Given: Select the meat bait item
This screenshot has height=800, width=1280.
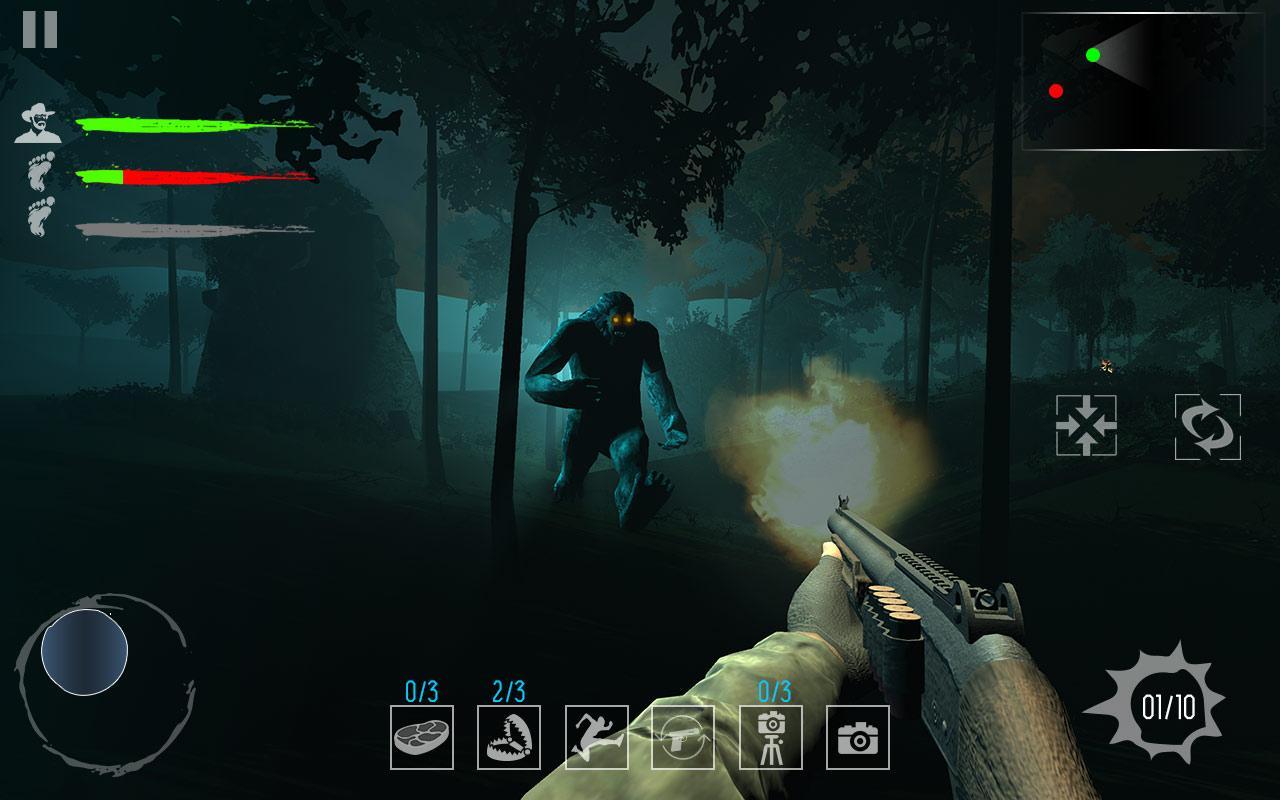Looking at the screenshot, I should point(421,737).
